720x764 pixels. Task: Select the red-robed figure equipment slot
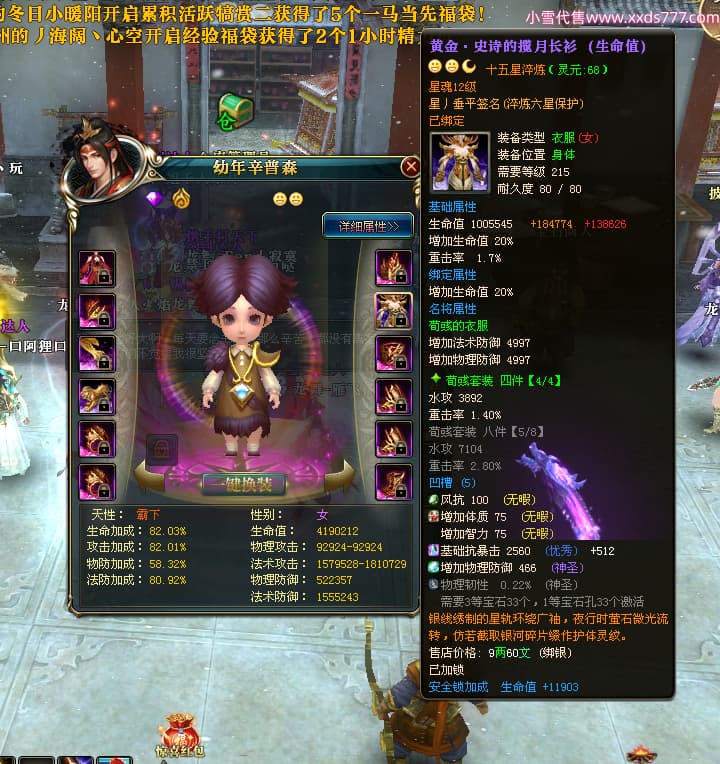[x=97, y=268]
